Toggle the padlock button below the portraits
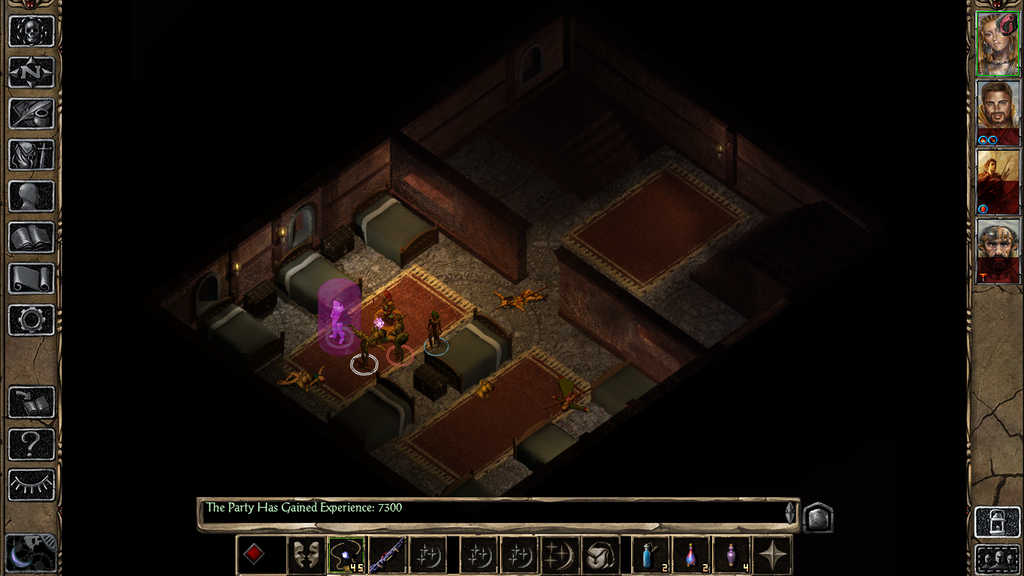The image size is (1024, 576). pyautogui.click(x=997, y=521)
